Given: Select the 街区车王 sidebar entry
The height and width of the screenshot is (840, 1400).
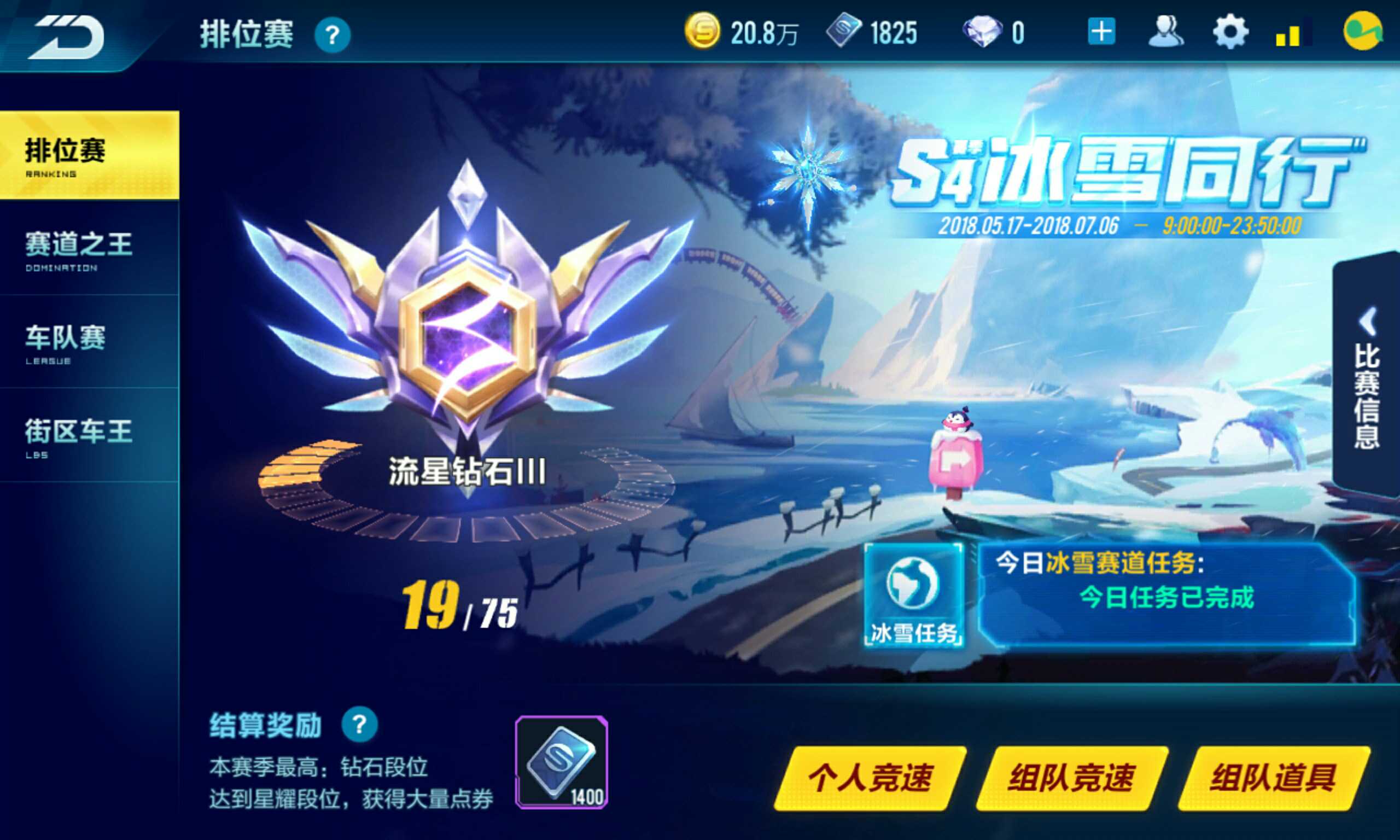Looking at the screenshot, I should click(x=77, y=431).
